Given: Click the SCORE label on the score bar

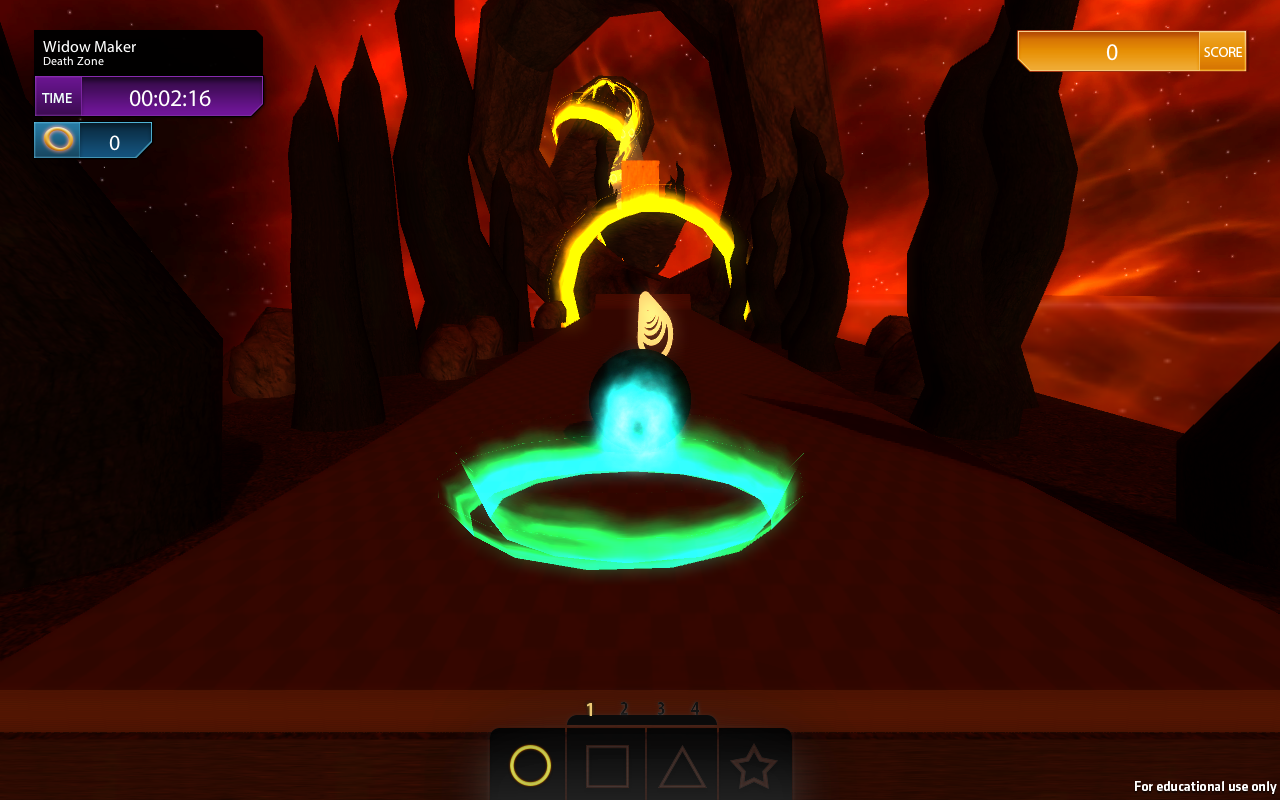Looking at the screenshot, I should [x=1222, y=50].
